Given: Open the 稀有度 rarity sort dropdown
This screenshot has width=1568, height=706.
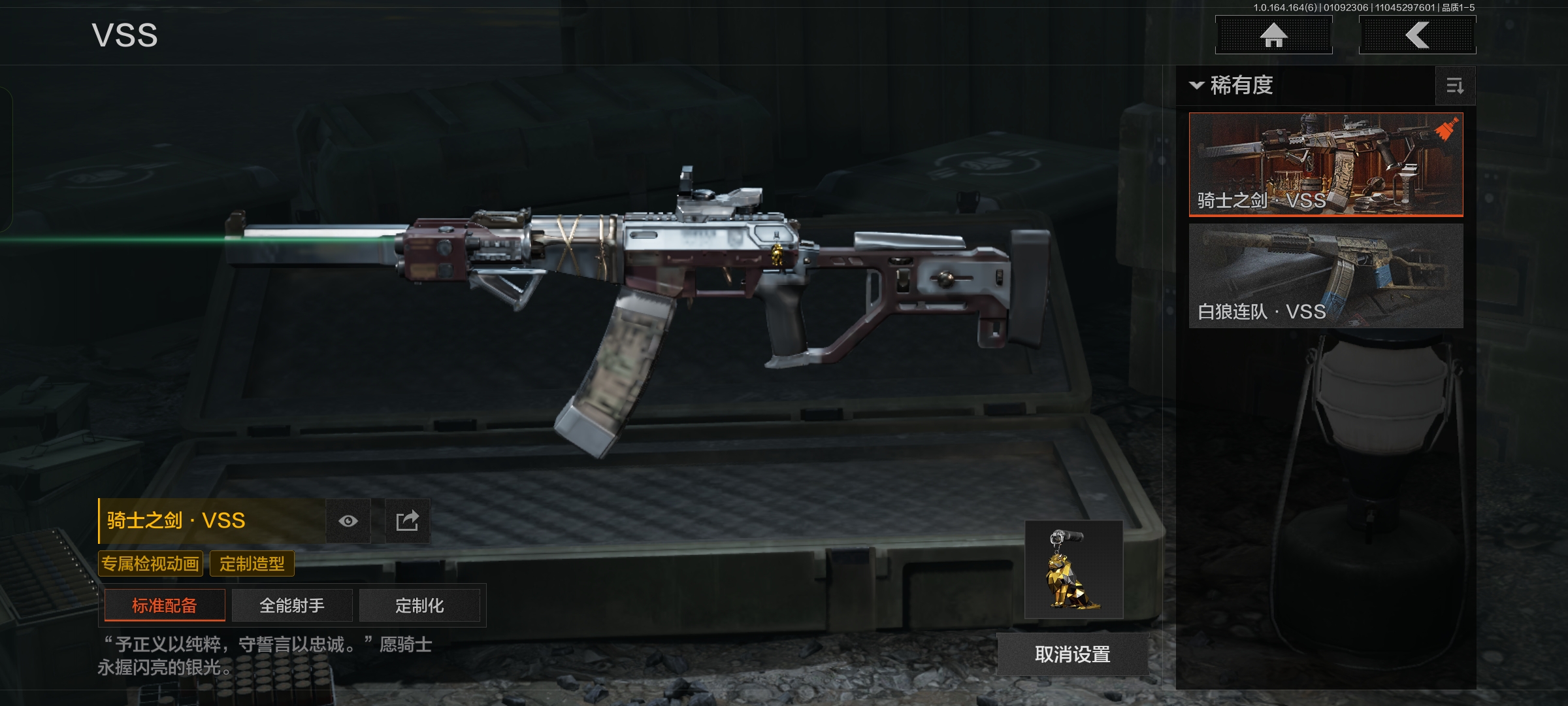Looking at the screenshot, I should click(1232, 86).
